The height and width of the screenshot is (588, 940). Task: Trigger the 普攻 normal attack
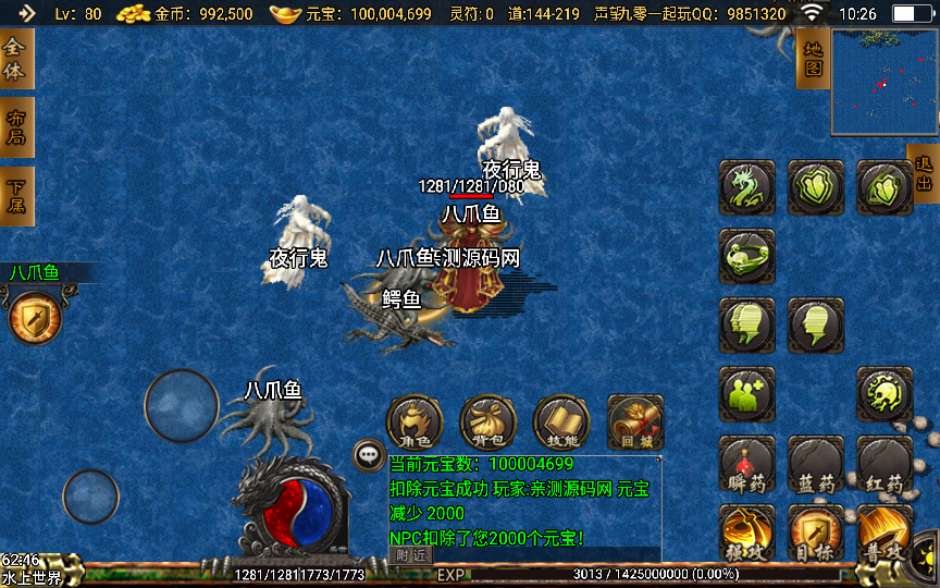pos(885,533)
